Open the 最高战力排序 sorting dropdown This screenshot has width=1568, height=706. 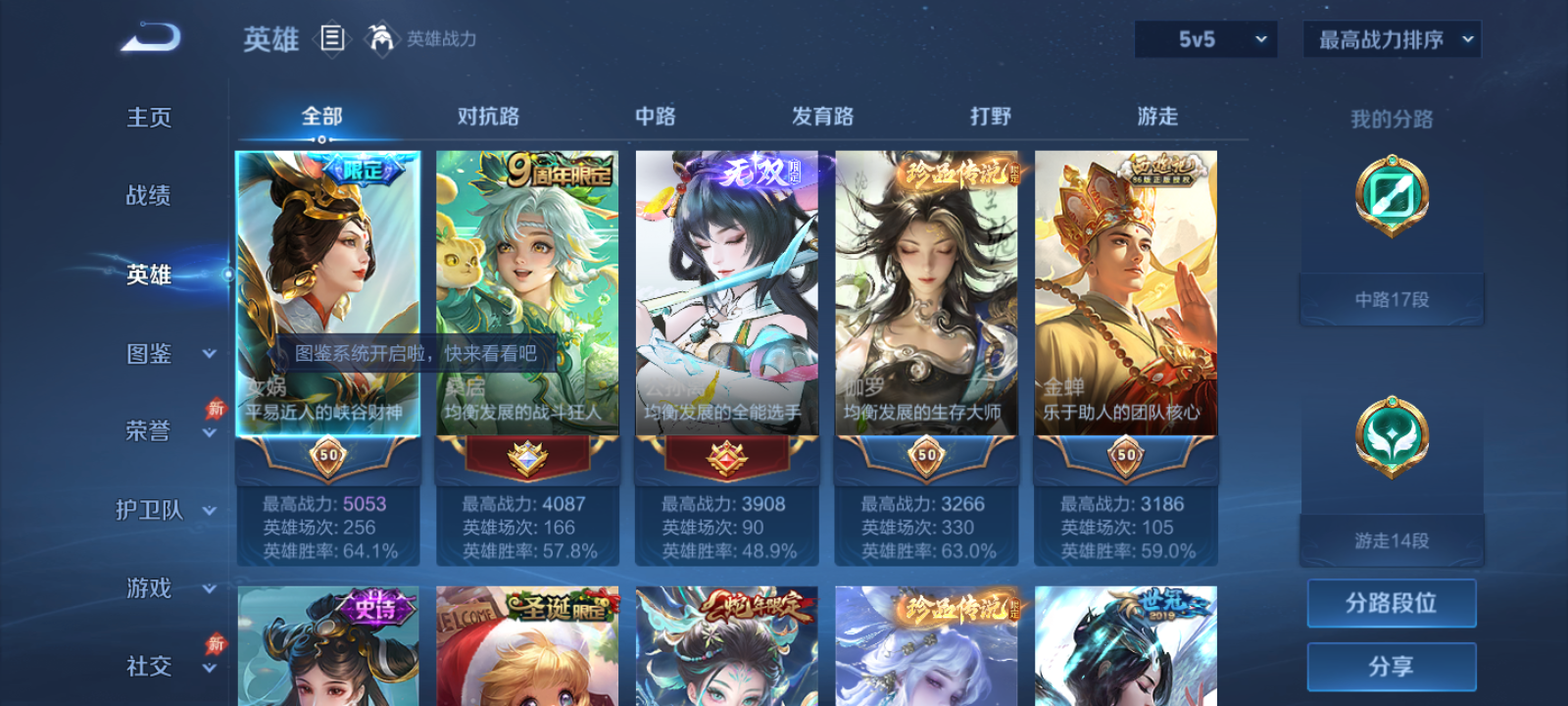point(1390,39)
